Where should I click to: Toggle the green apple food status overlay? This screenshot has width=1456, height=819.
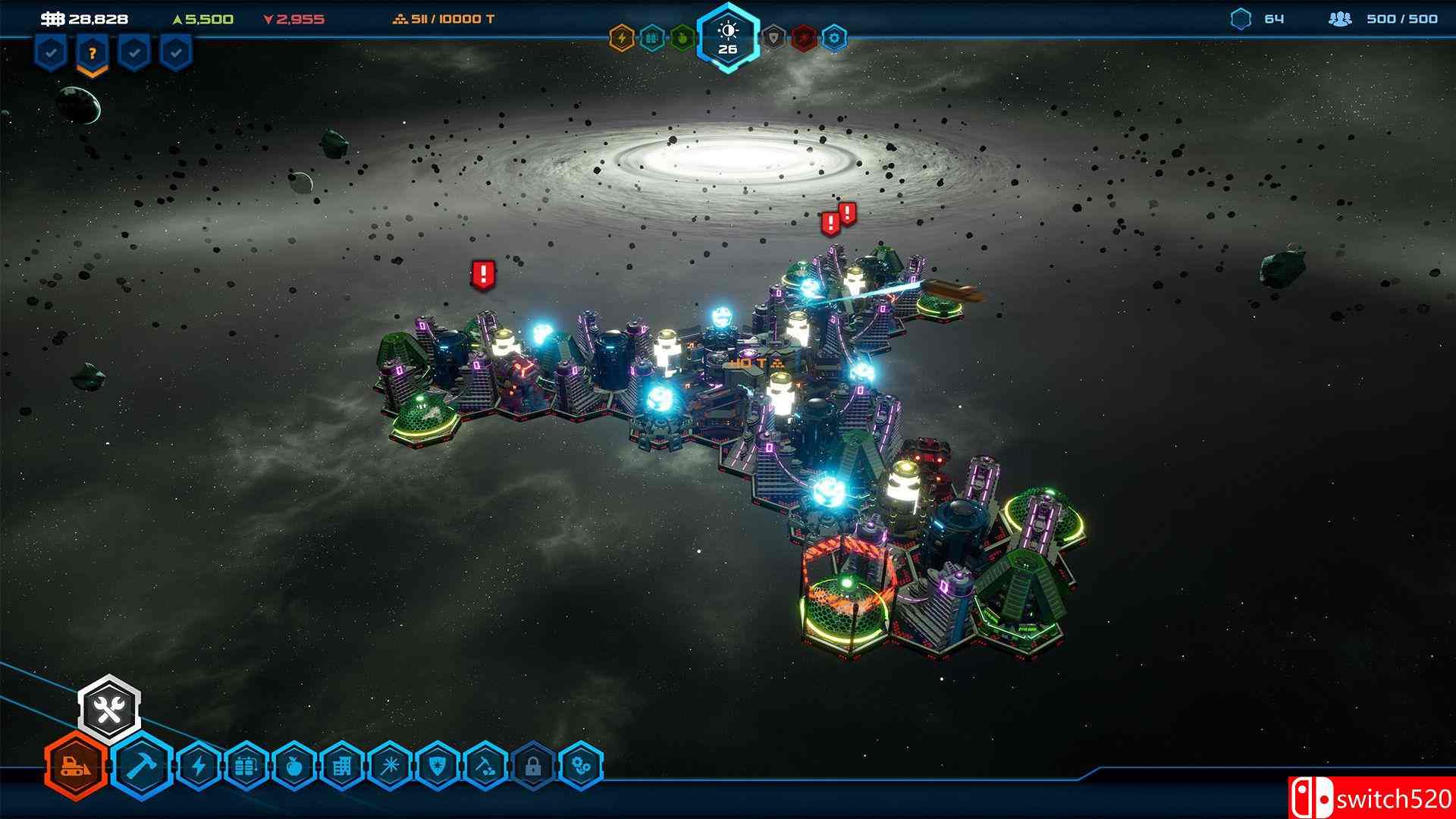pyautogui.click(x=682, y=36)
